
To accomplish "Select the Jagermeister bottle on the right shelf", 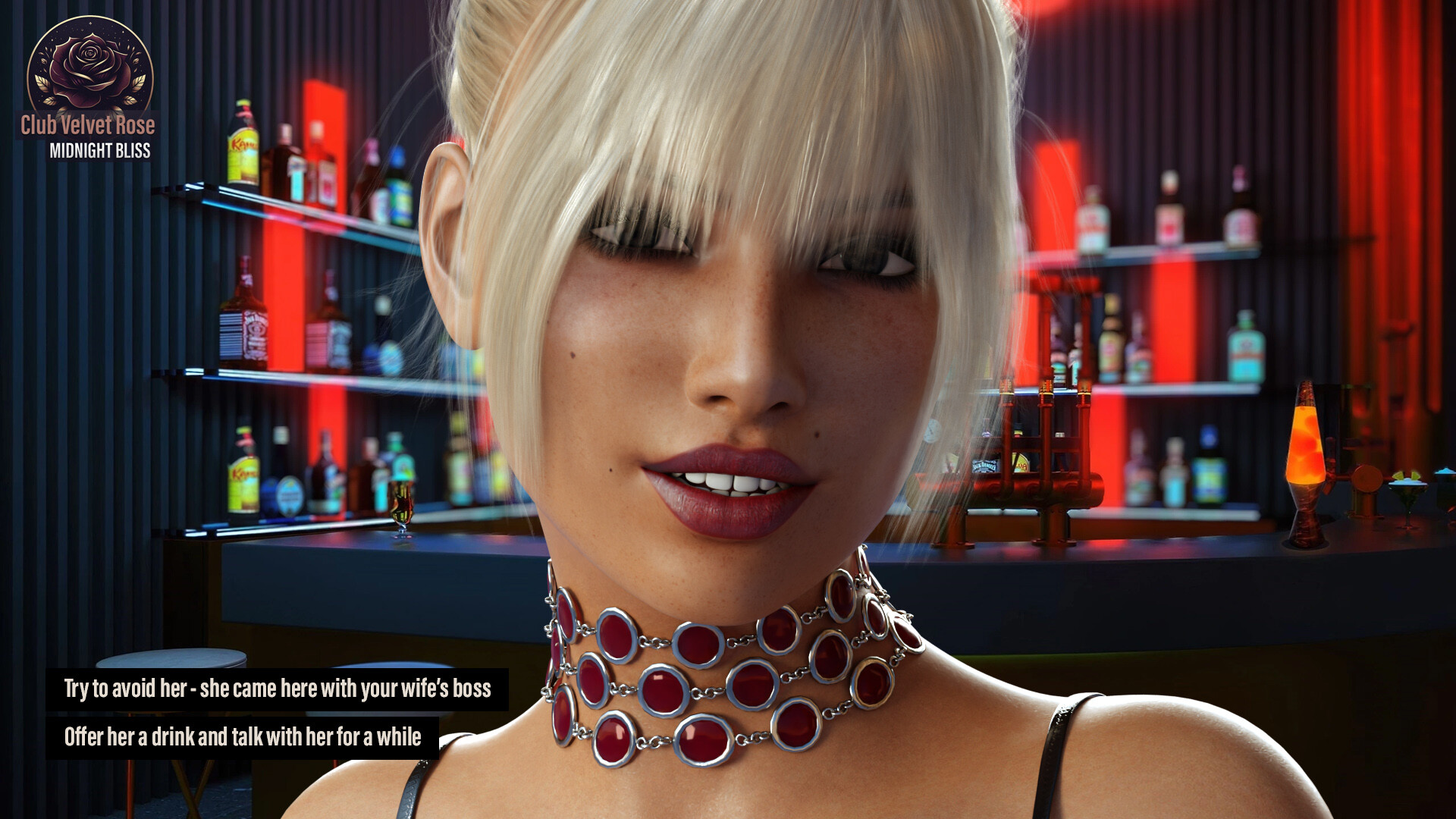I will (x=1246, y=349).
